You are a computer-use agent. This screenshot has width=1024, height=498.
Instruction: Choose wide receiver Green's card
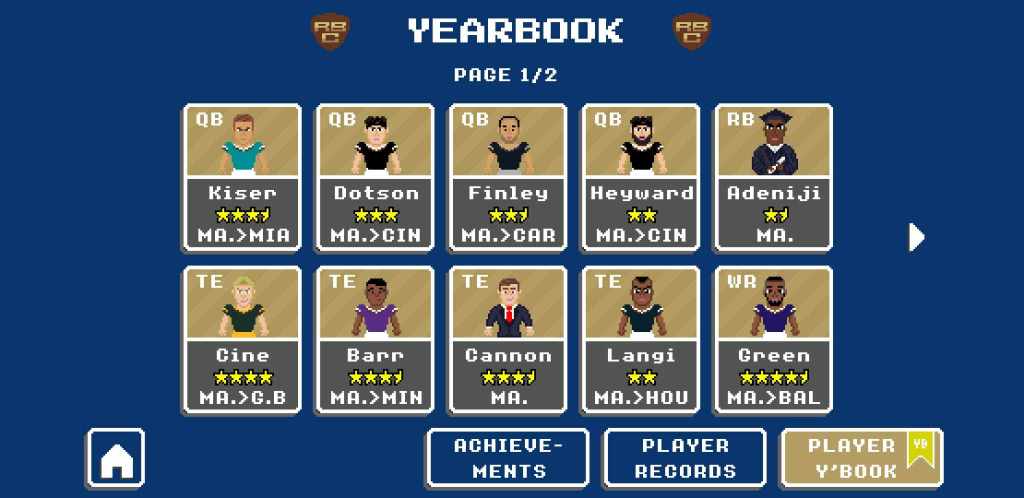point(774,339)
